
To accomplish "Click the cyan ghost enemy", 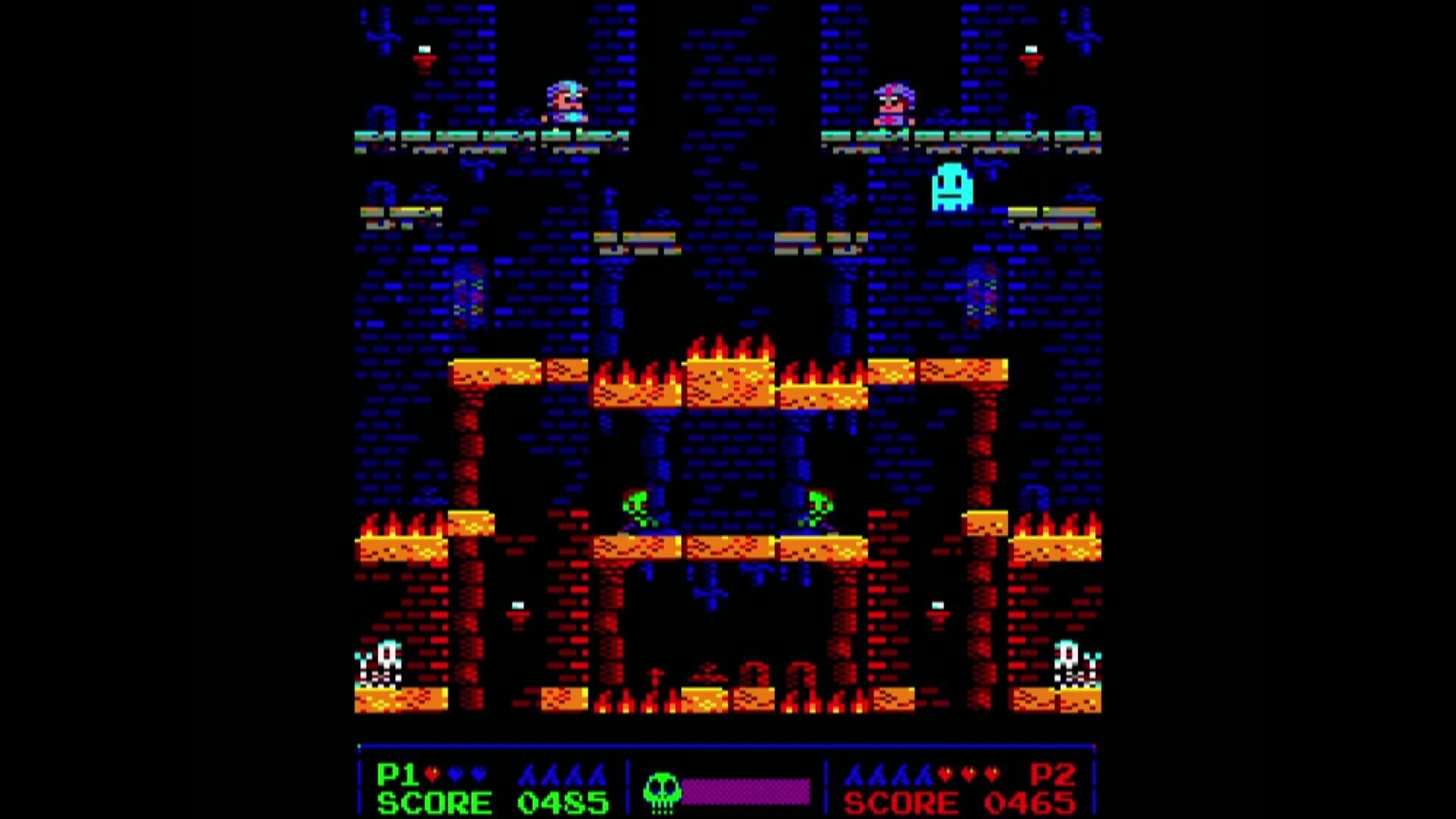I will click(x=950, y=186).
